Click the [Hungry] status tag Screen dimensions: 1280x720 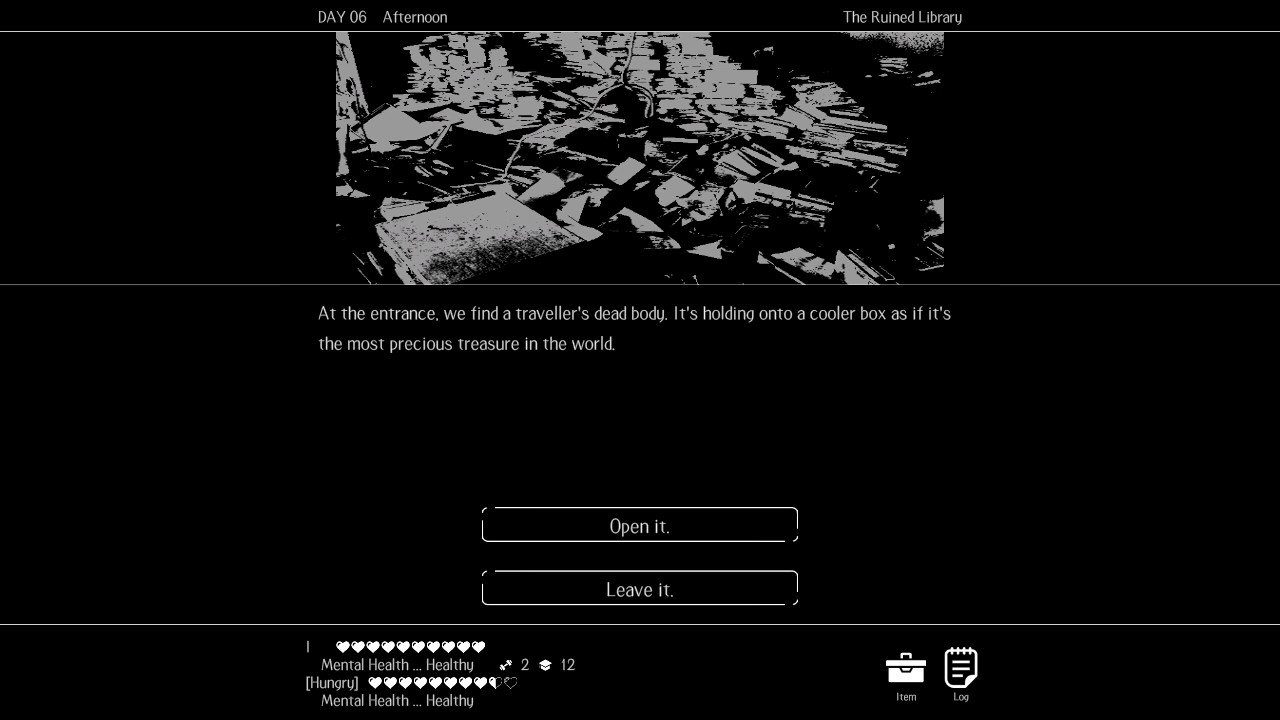pos(331,683)
